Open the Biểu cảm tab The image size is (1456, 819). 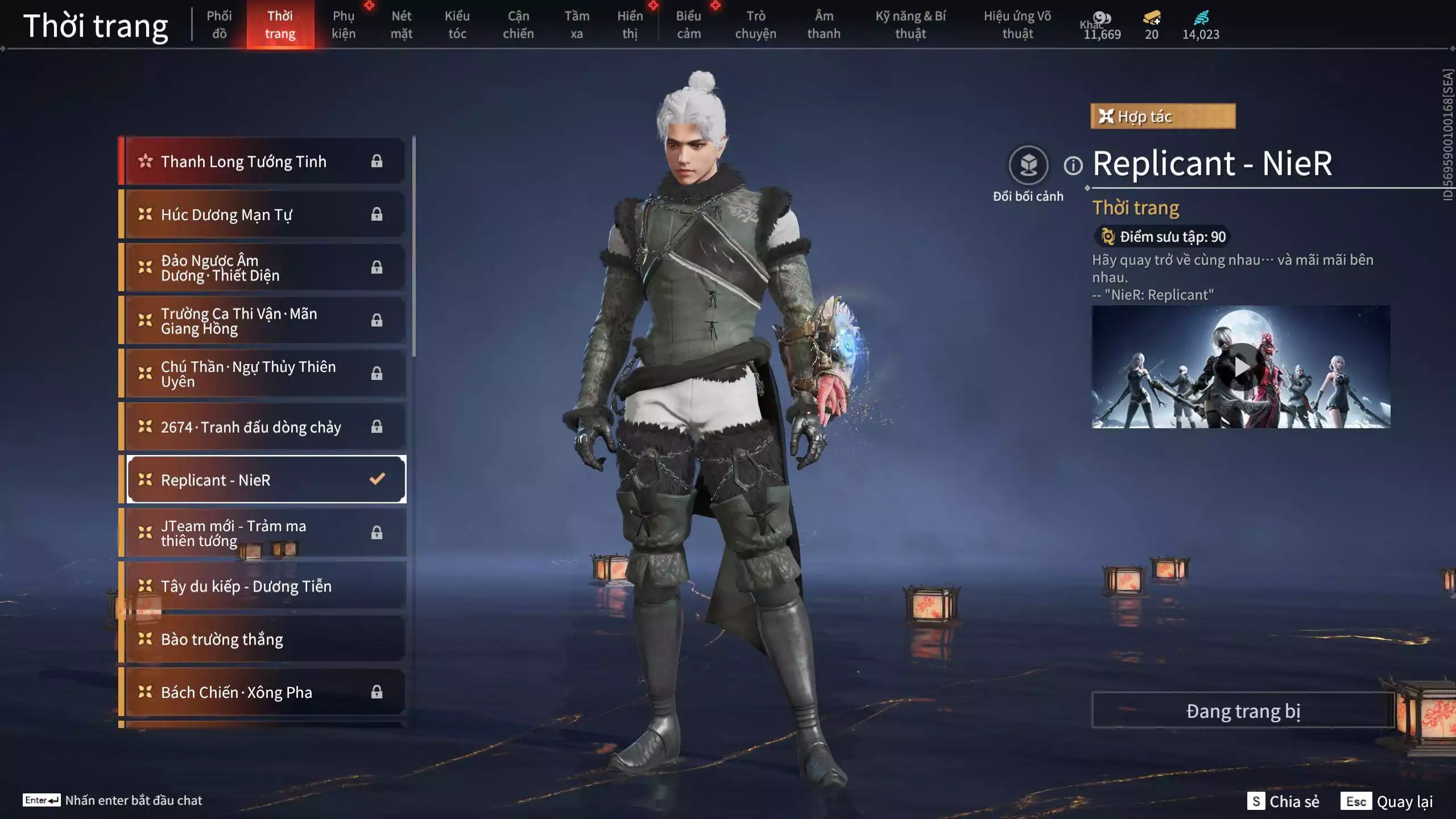coord(688,24)
